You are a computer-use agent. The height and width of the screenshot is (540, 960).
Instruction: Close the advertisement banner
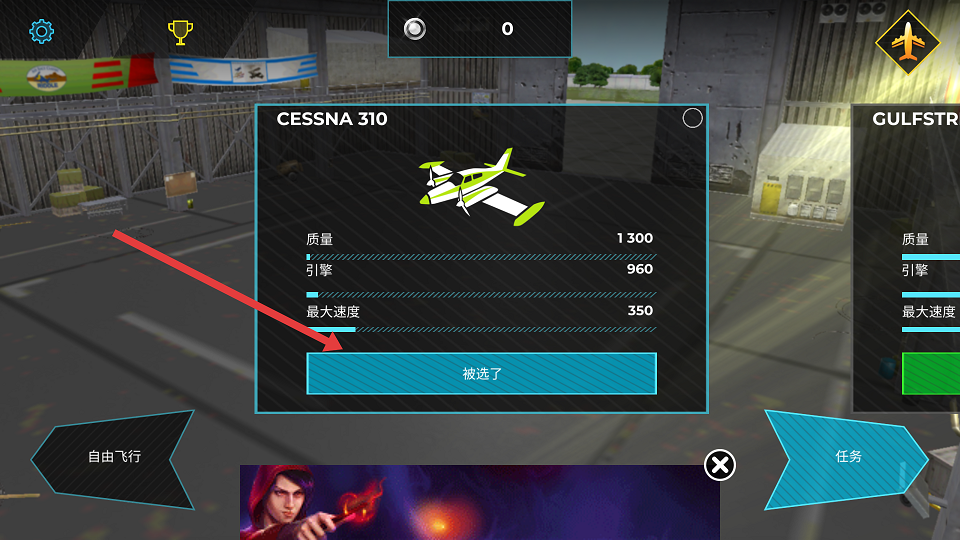[x=720, y=464]
